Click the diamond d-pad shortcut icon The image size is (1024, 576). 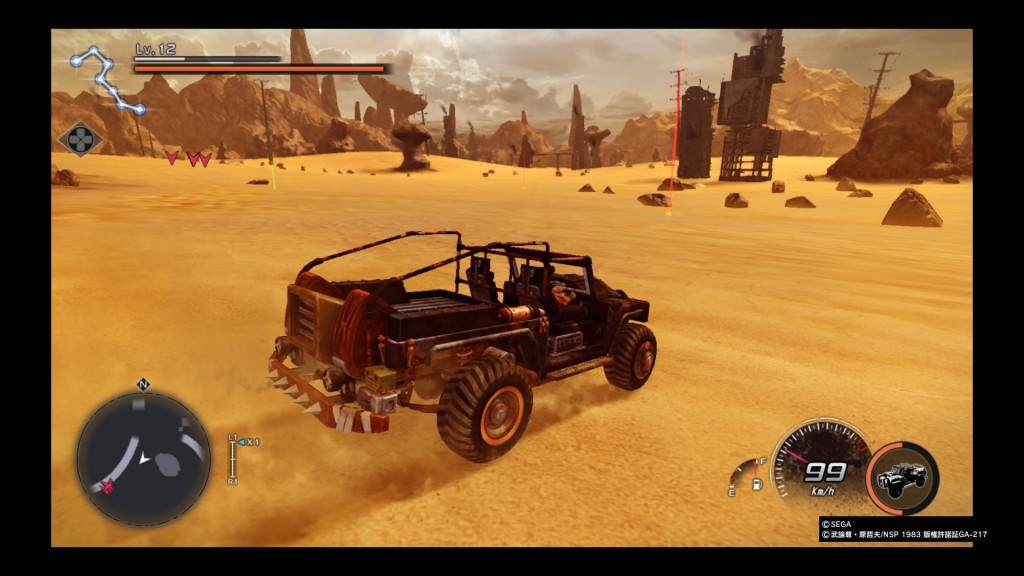(81, 138)
